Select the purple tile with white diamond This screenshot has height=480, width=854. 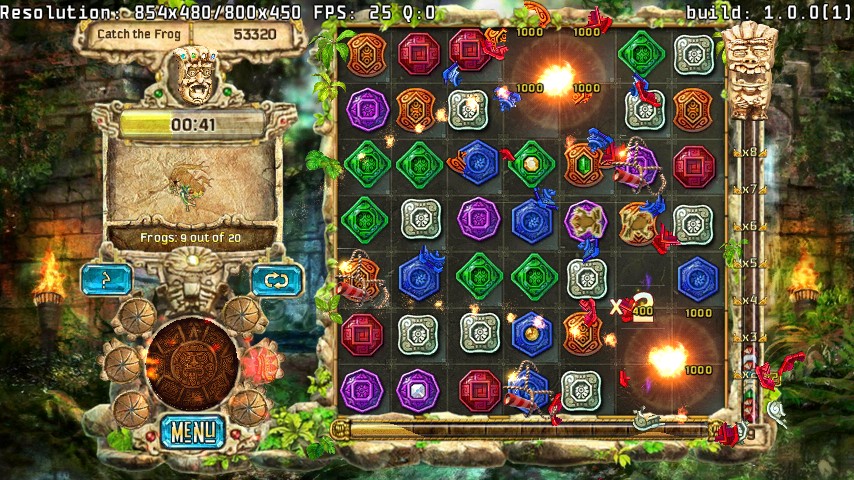pos(418,390)
